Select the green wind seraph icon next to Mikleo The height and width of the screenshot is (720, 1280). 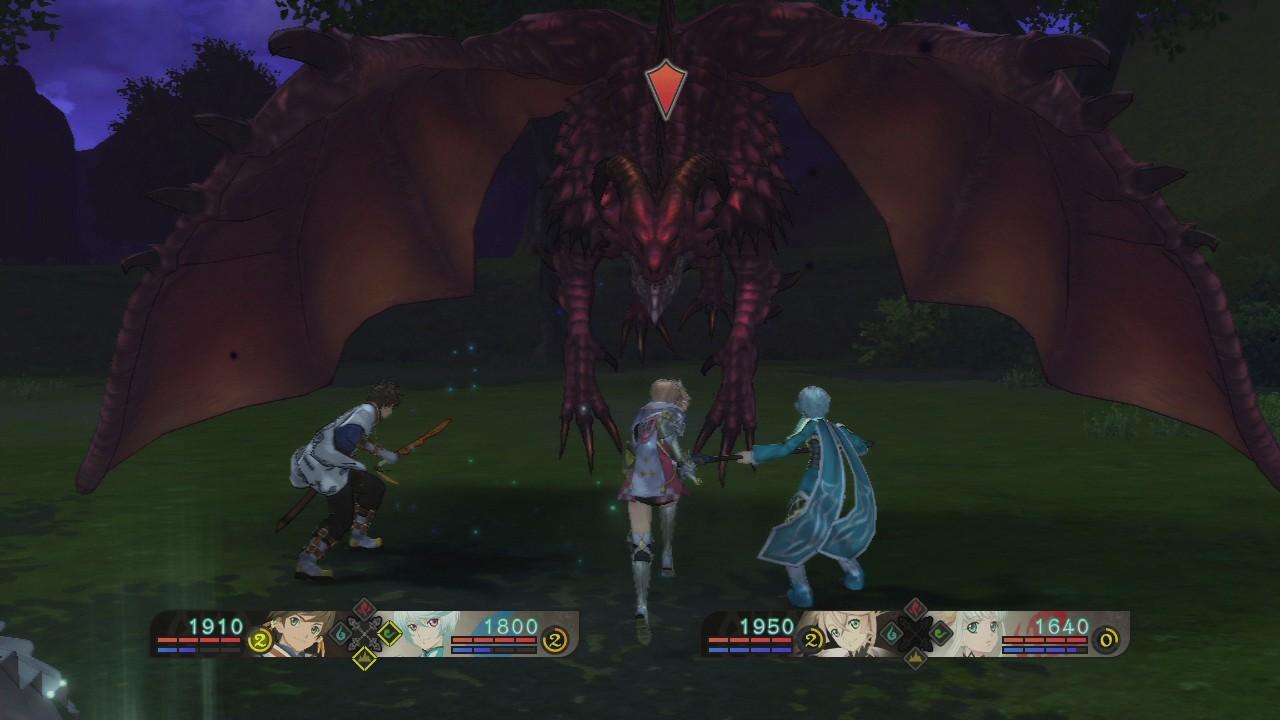[x=389, y=633]
